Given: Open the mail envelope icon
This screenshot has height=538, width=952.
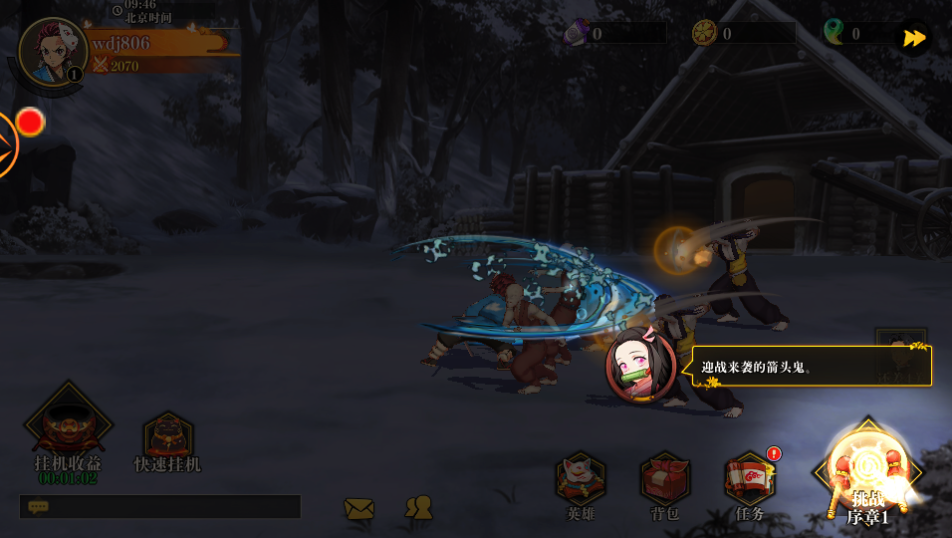Looking at the screenshot, I should click(x=359, y=509).
